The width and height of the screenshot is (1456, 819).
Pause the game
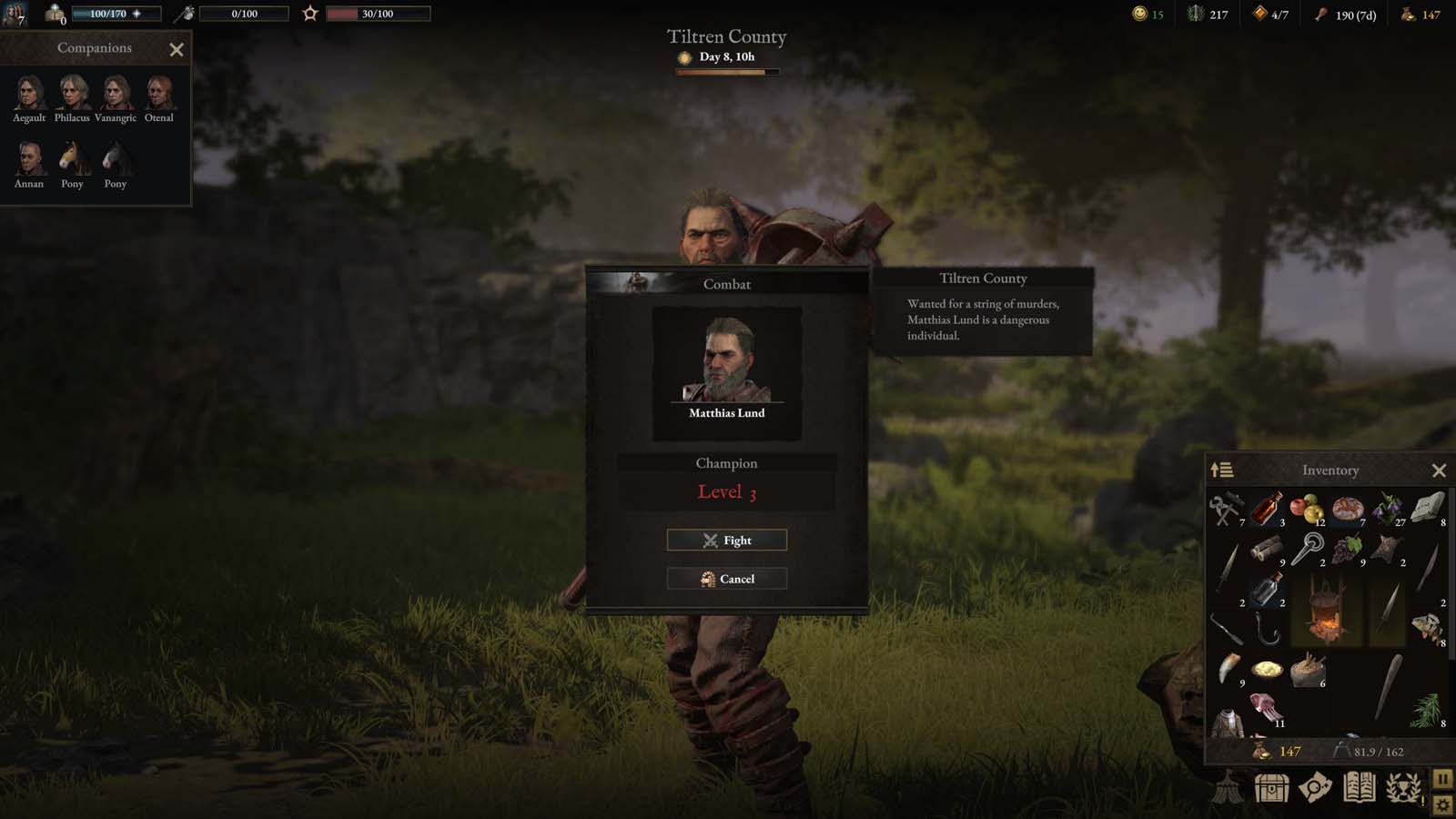(x=1442, y=779)
